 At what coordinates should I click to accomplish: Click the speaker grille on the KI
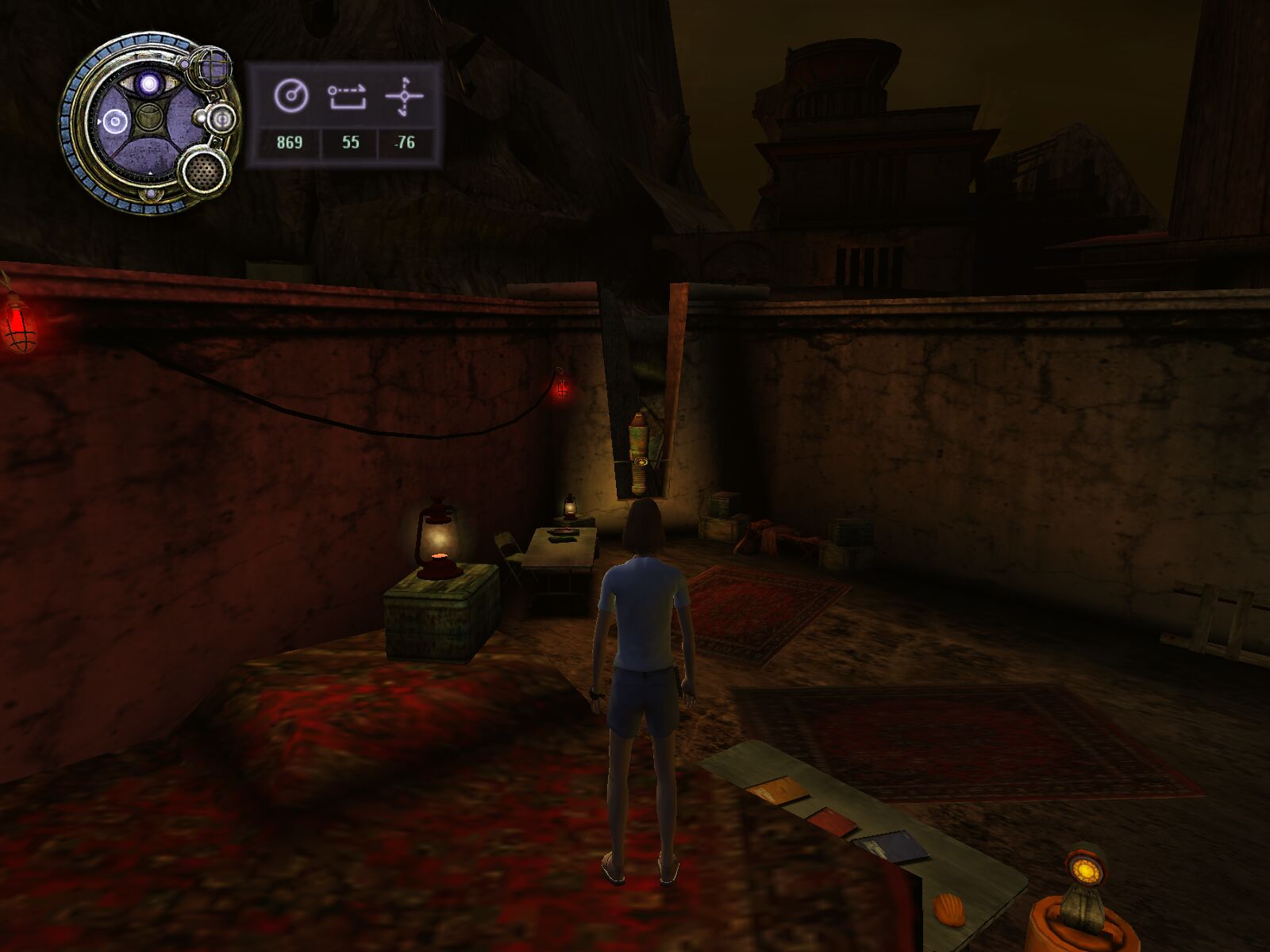click(x=204, y=169)
